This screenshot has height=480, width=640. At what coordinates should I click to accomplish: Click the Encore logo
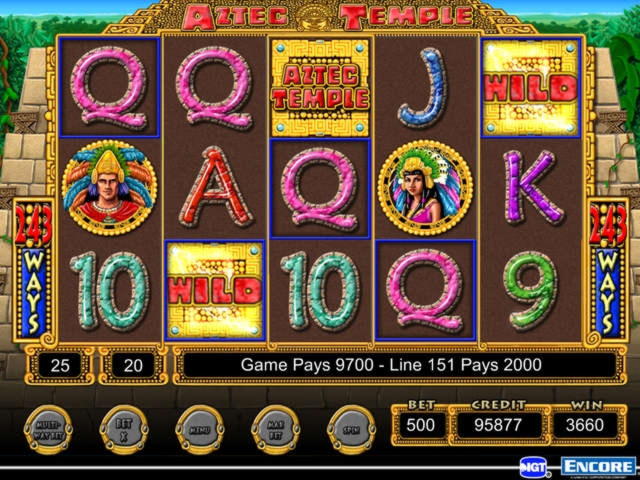click(x=597, y=467)
